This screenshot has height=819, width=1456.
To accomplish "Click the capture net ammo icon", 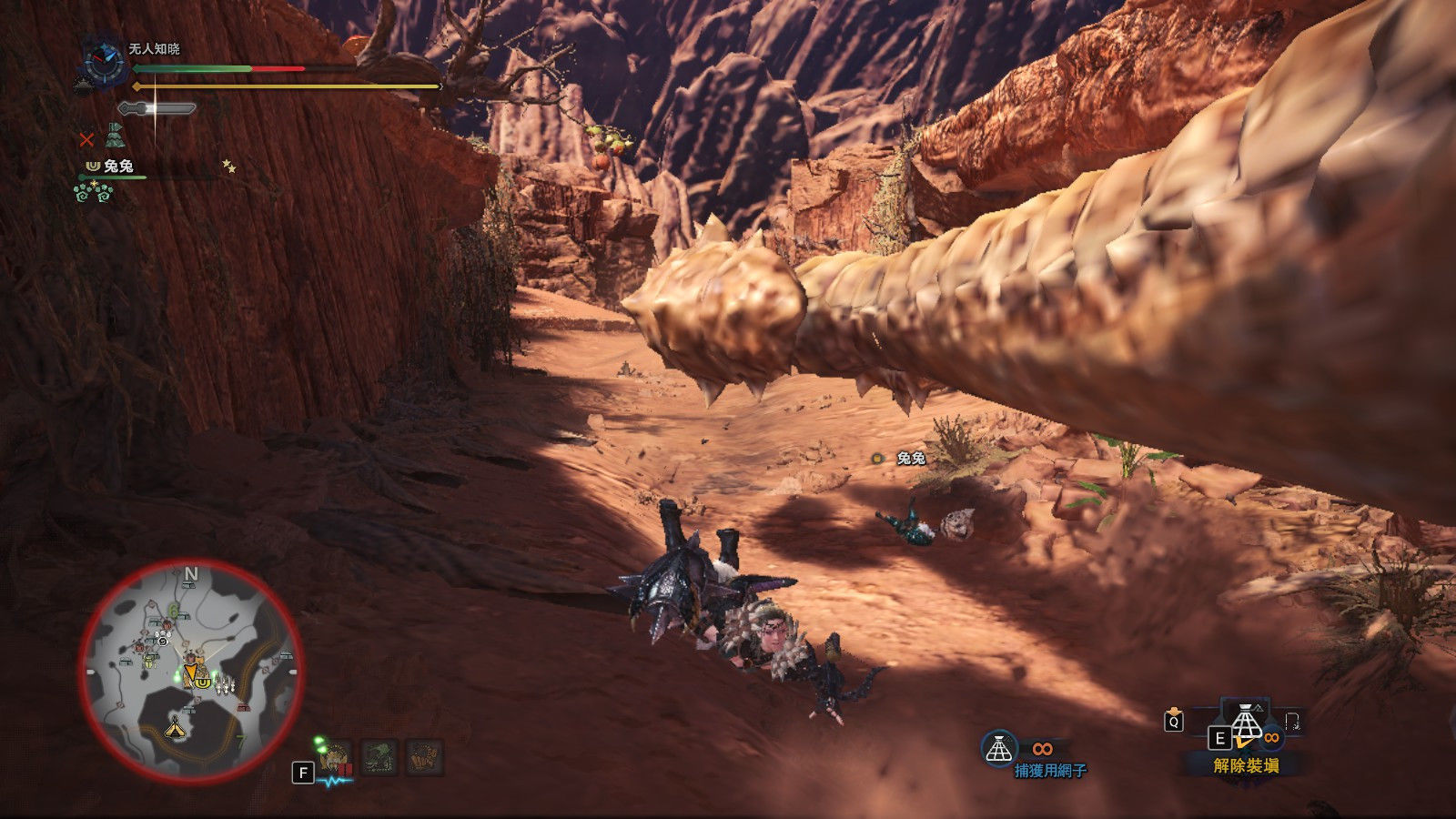I will pyautogui.click(x=999, y=749).
